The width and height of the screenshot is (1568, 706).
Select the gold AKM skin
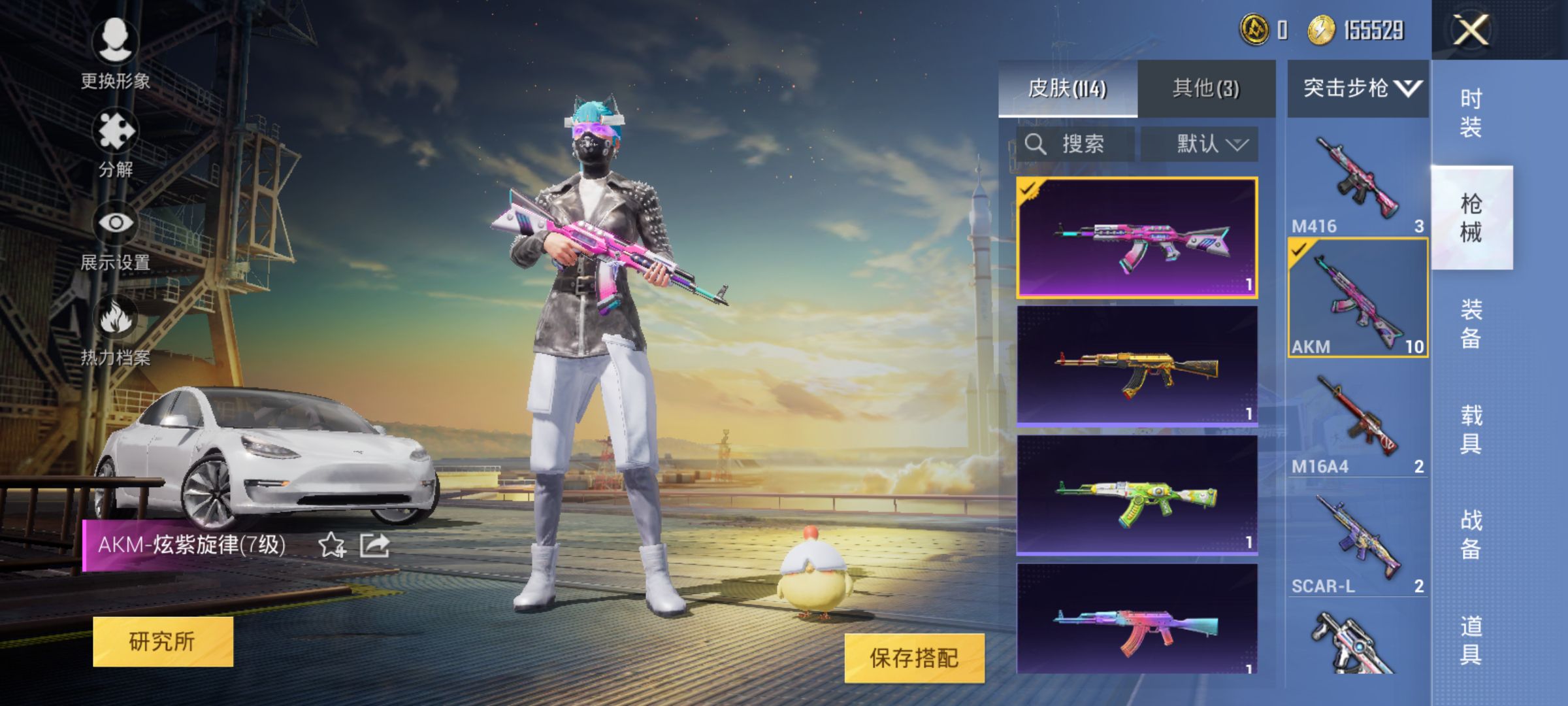pos(1137,366)
